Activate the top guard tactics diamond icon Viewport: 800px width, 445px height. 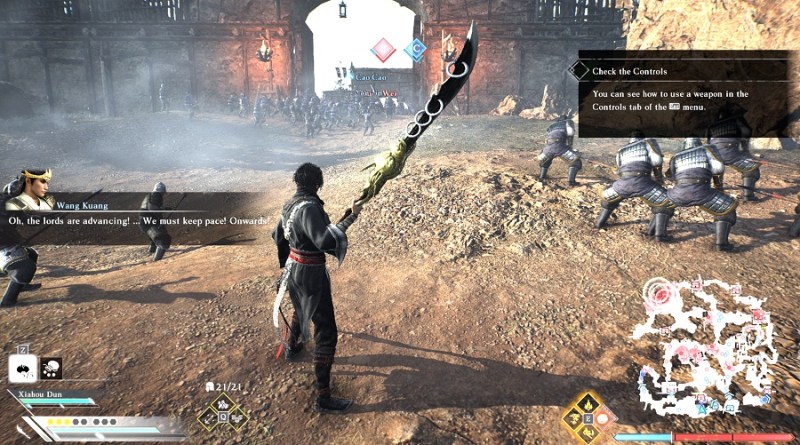(224, 401)
